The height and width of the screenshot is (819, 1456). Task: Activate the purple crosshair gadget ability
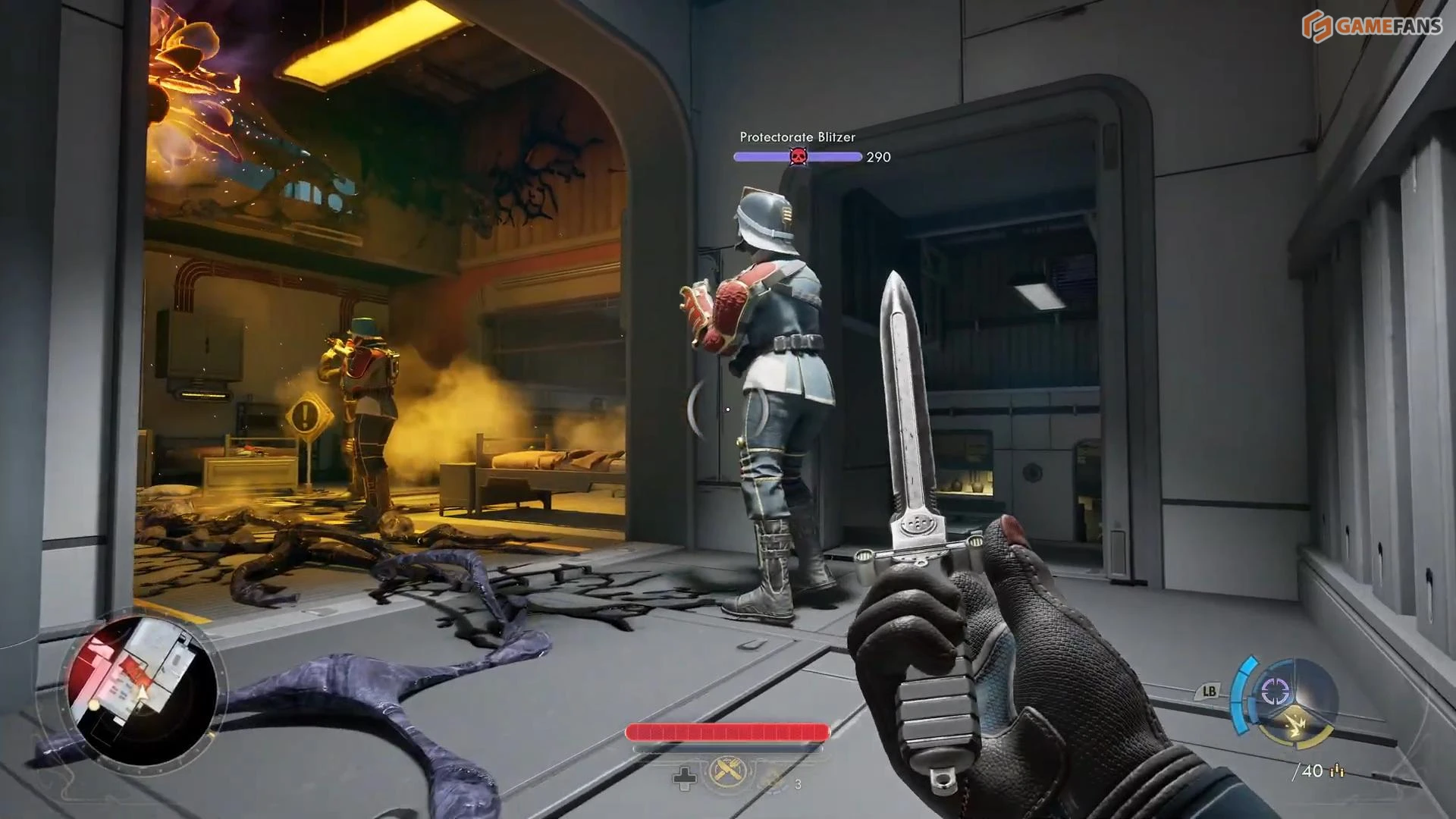[x=1274, y=691]
